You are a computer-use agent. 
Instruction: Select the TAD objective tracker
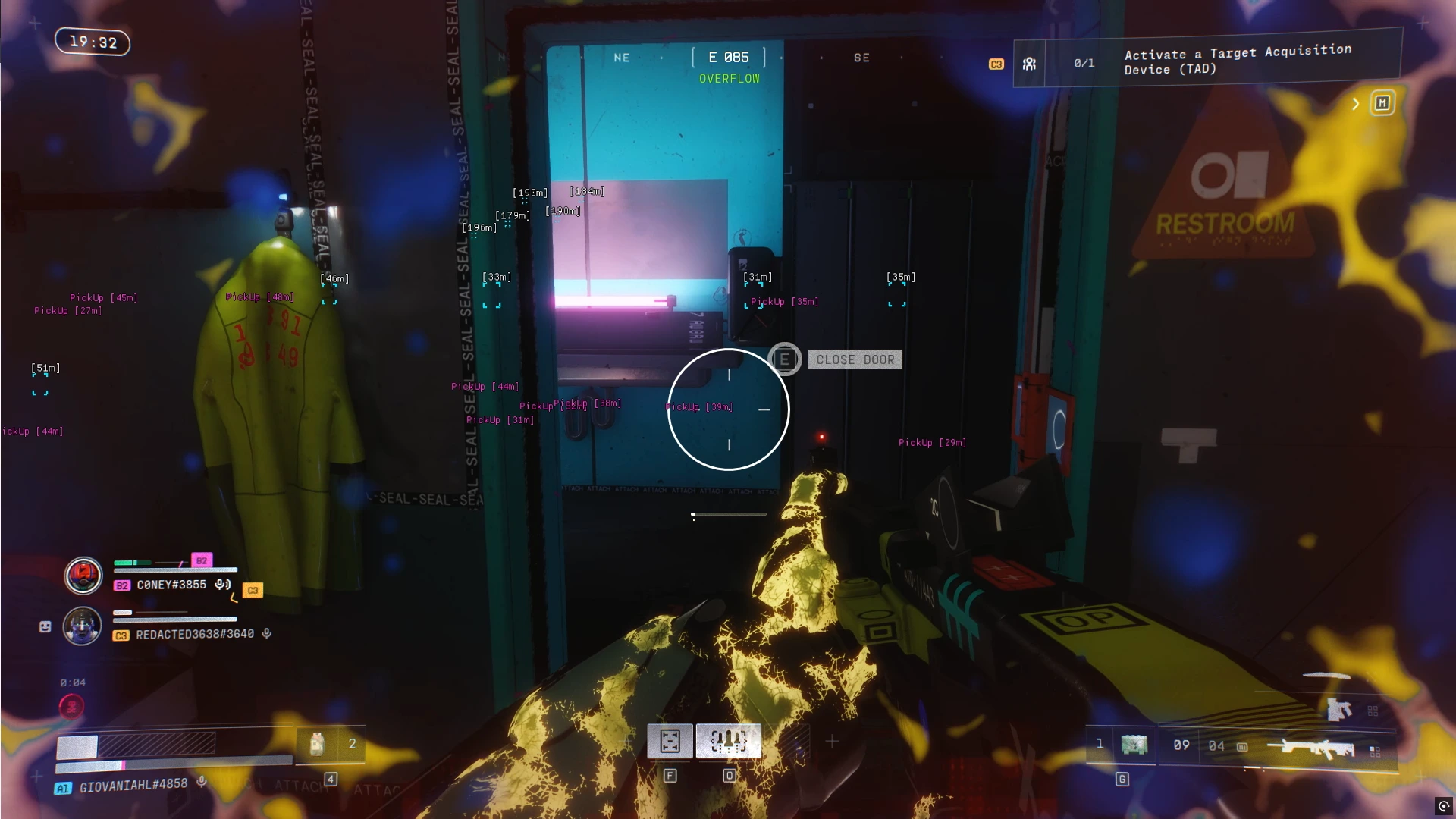pyautogui.click(x=1206, y=61)
